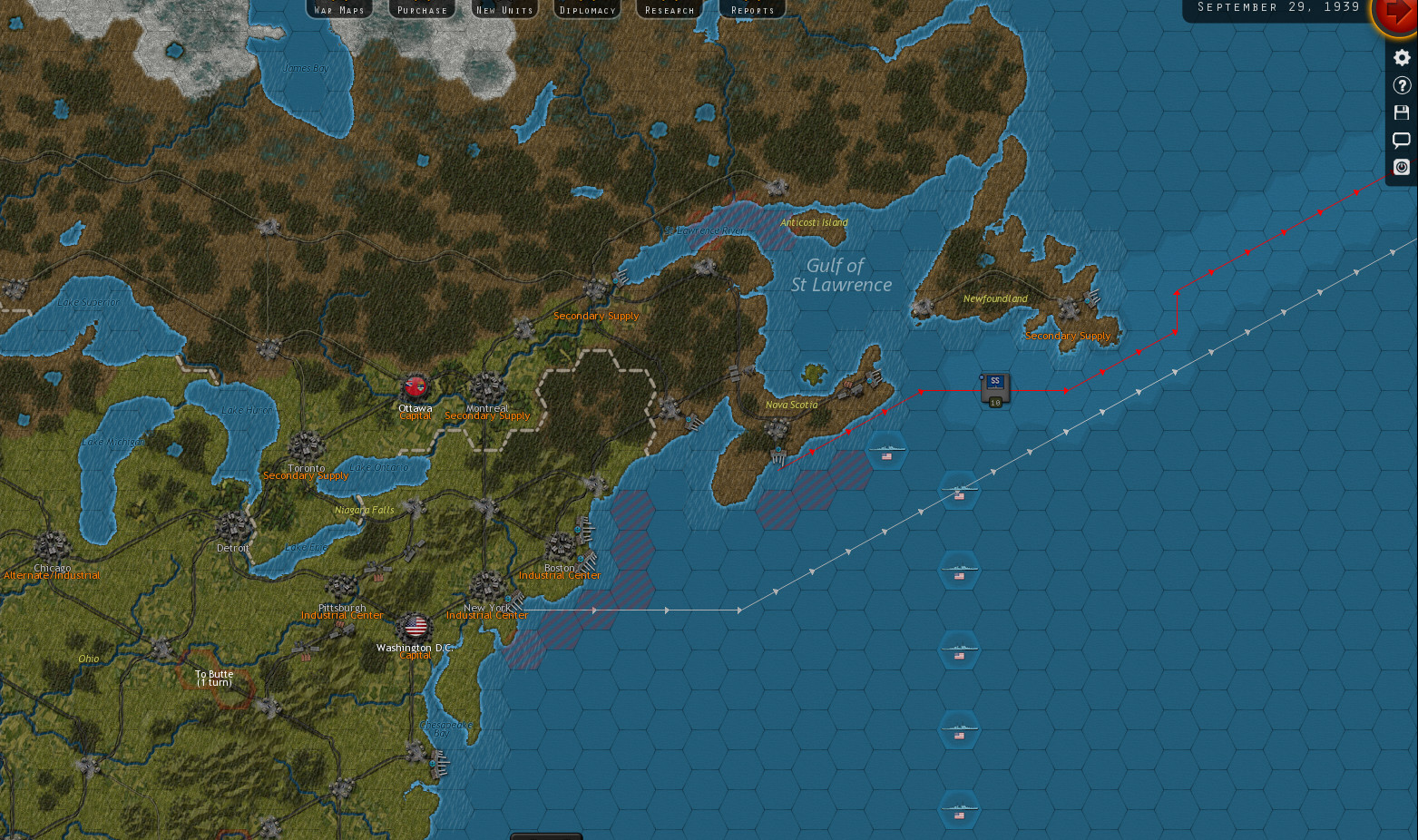1418x840 pixels.
Task: End the turn with the red arrow
Action: click(1397, 15)
